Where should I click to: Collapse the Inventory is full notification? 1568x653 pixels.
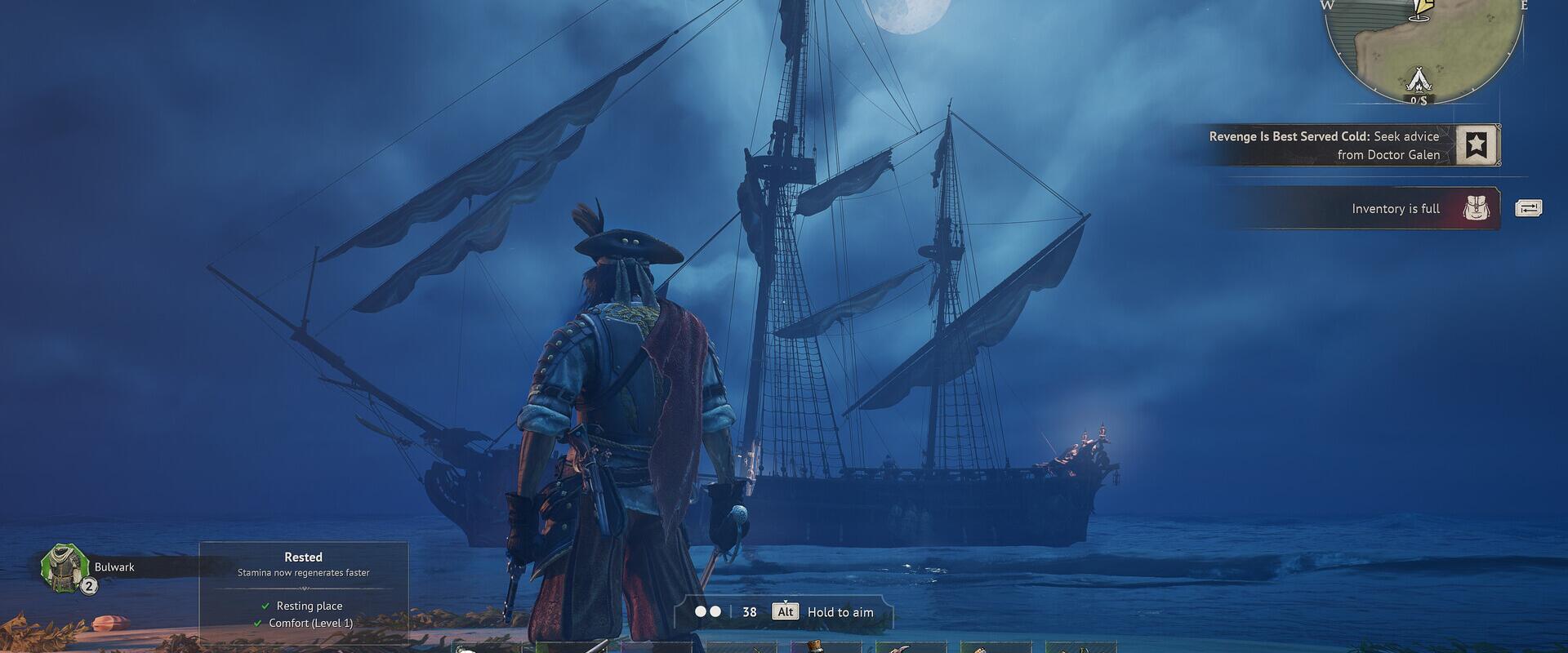tap(1398, 208)
